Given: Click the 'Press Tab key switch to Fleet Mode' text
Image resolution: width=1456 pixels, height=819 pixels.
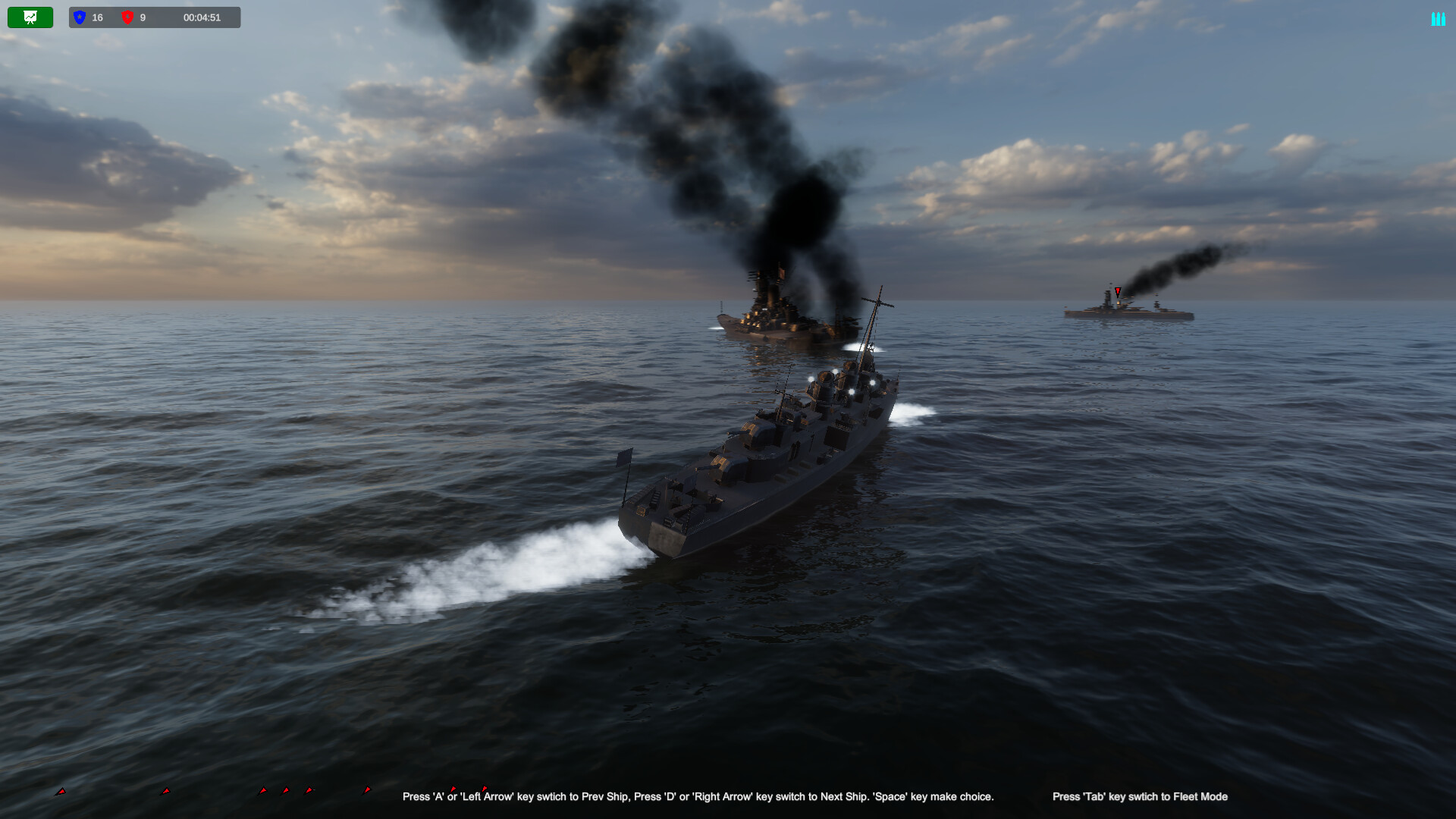Looking at the screenshot, I should [1140, 797].
